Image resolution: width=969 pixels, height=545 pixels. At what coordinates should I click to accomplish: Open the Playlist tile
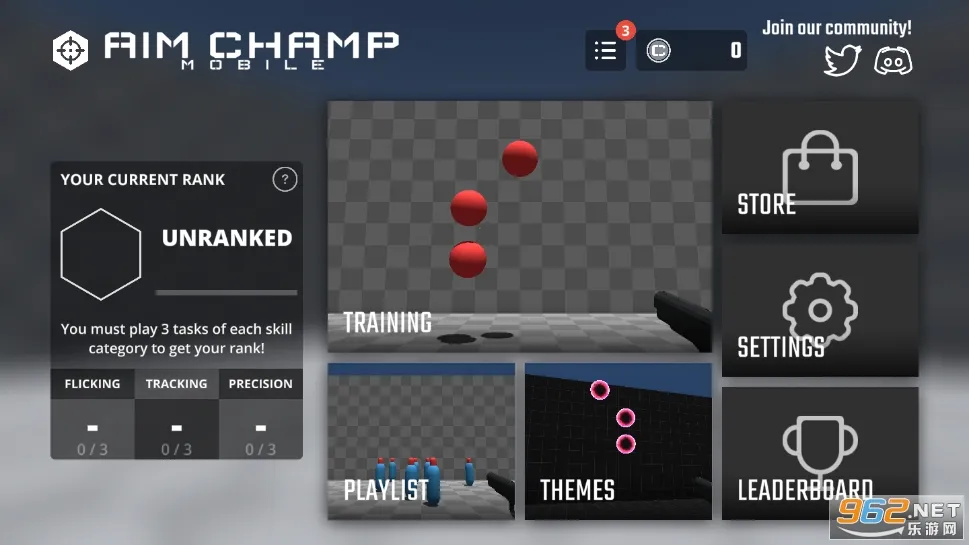point(421,441)
